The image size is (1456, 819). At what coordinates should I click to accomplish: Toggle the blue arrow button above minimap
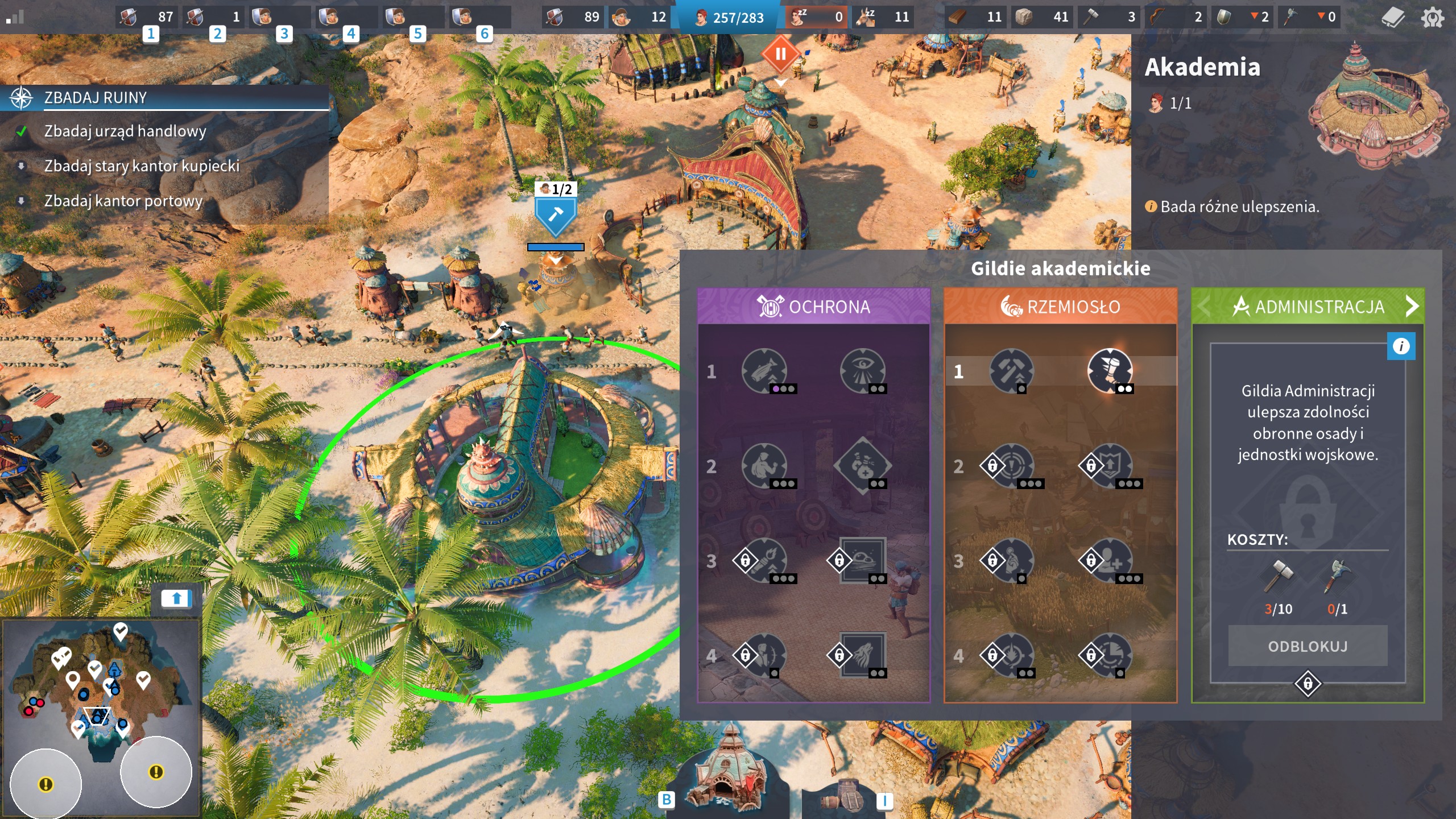point(176,598)
